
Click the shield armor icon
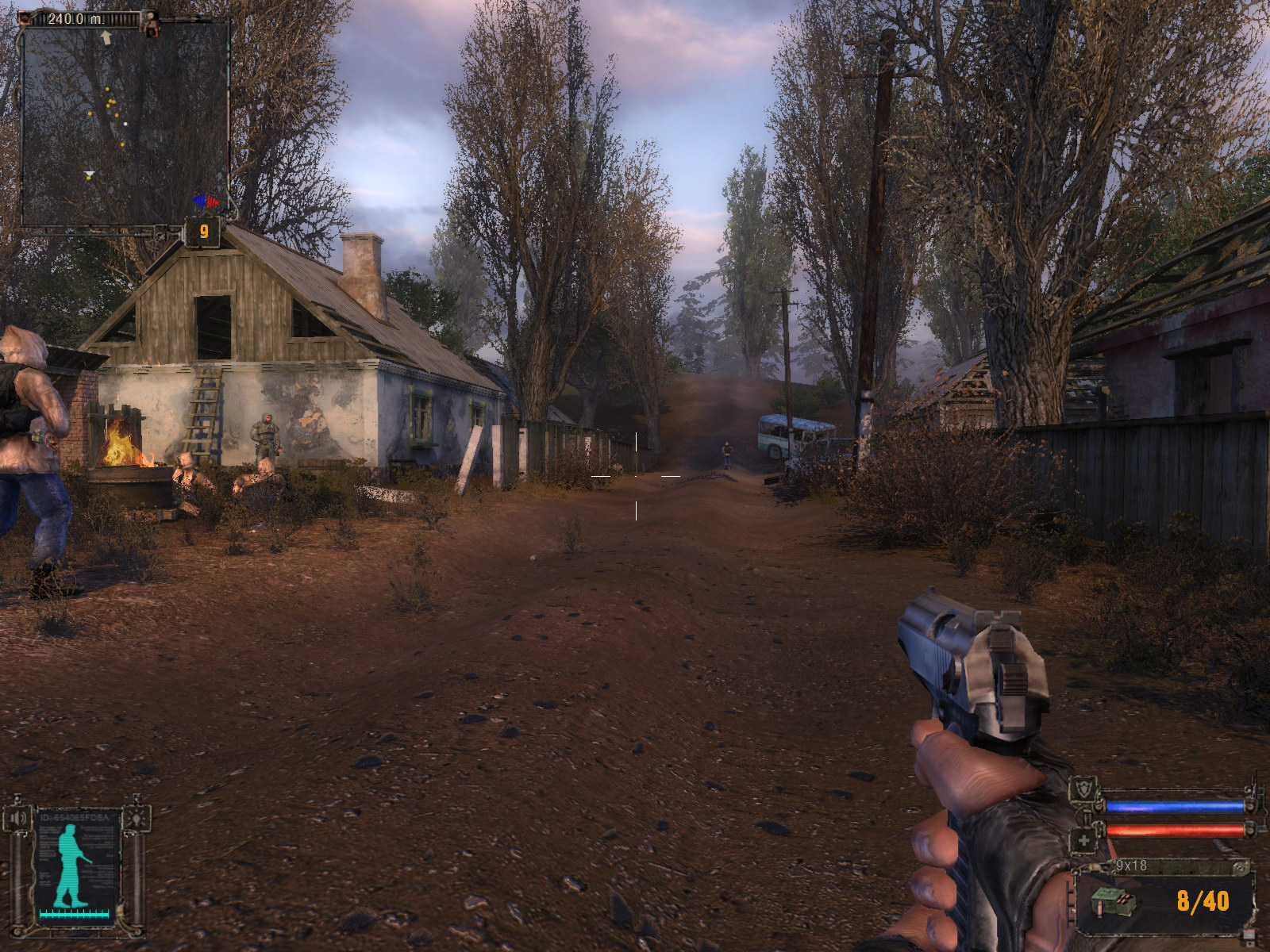(1083, 790)
